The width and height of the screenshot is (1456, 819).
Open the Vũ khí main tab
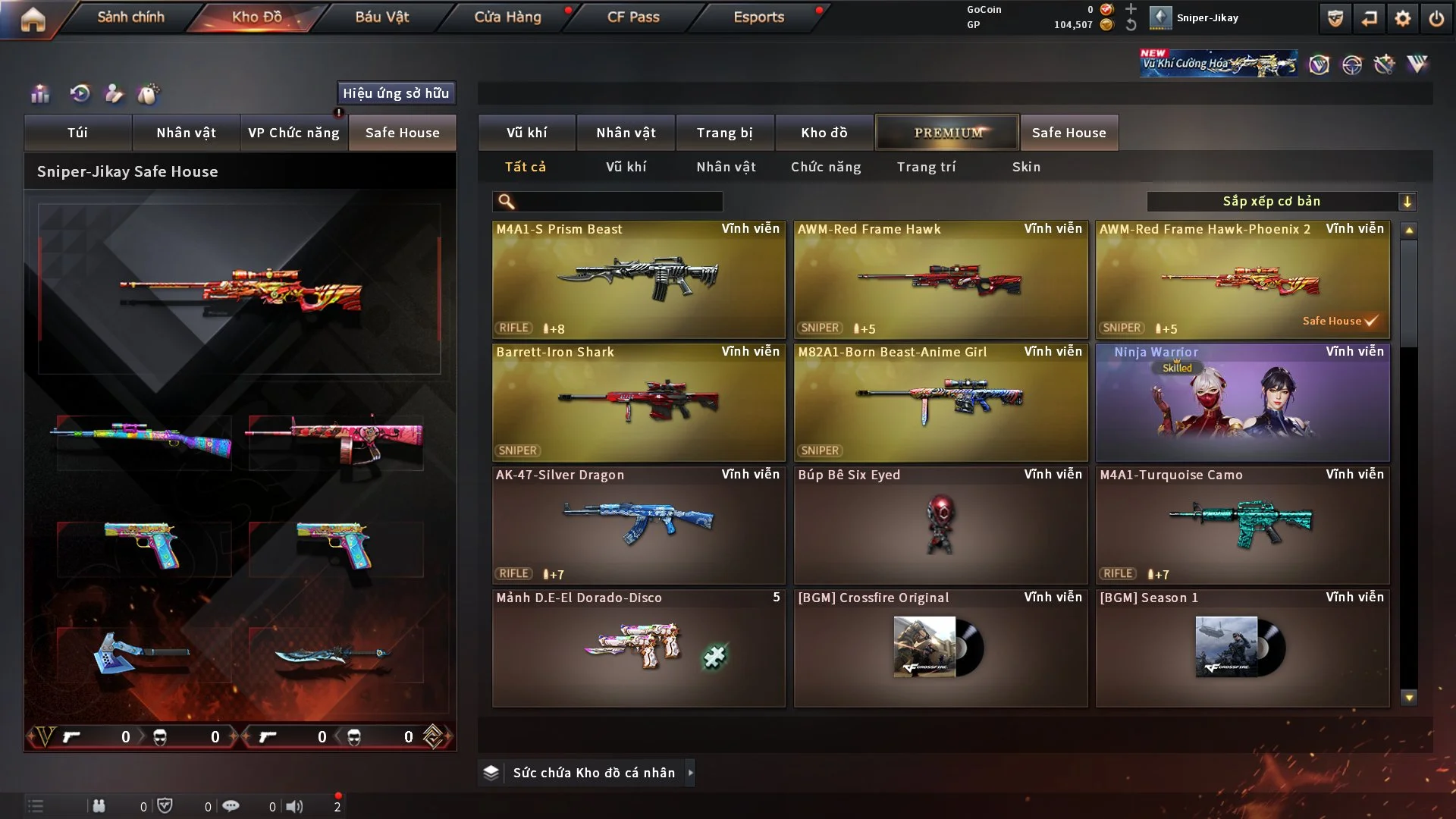(526, 133)
